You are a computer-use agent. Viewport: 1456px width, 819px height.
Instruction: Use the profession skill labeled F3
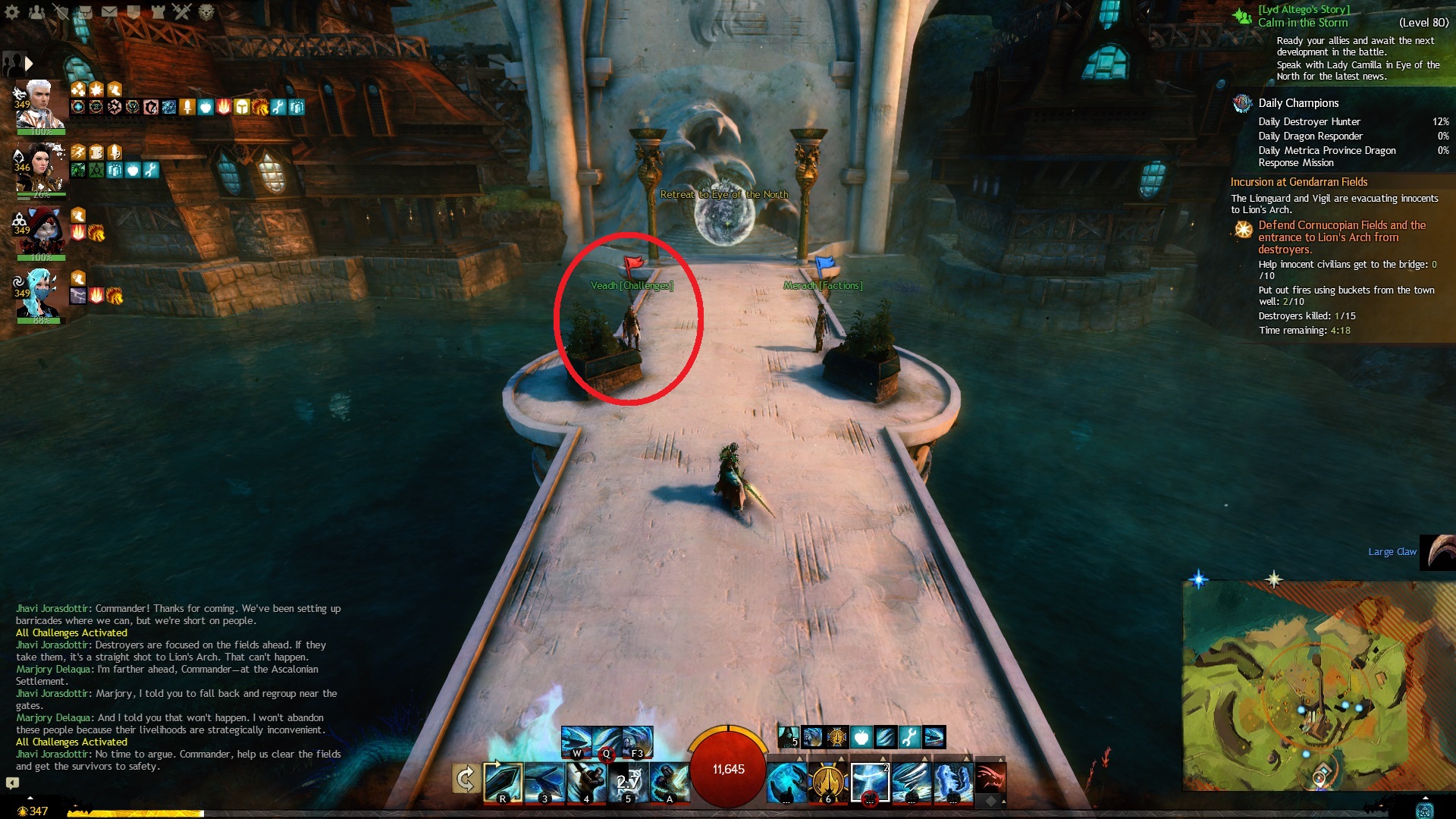click(x=637, y=742)
